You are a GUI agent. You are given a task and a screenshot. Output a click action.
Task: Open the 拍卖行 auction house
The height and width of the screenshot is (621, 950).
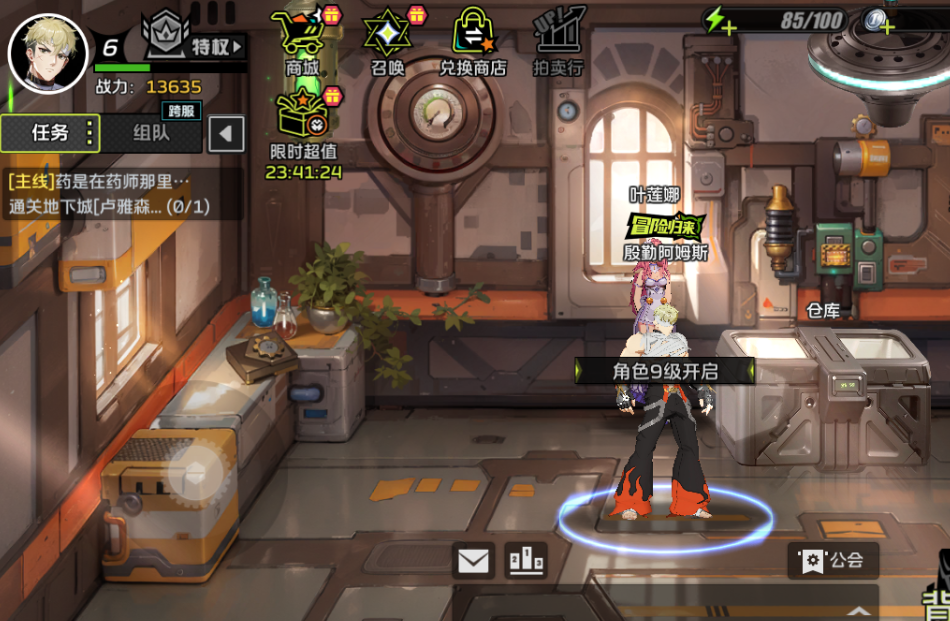[x=558, y=41]
